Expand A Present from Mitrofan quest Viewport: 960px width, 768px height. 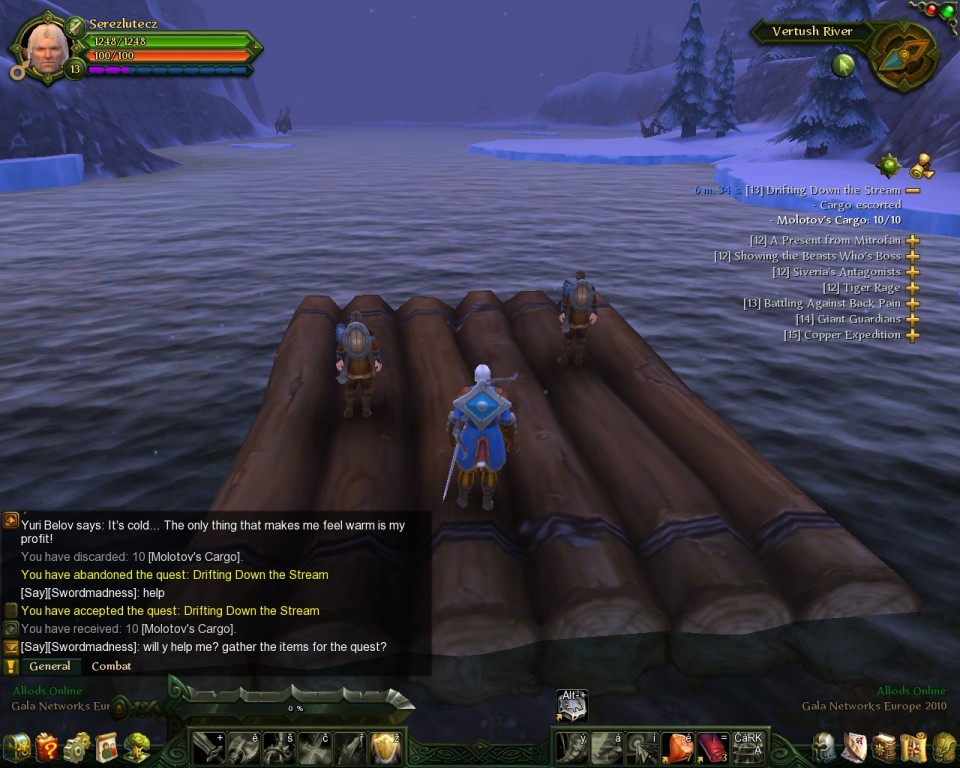[x=912, y=241]
